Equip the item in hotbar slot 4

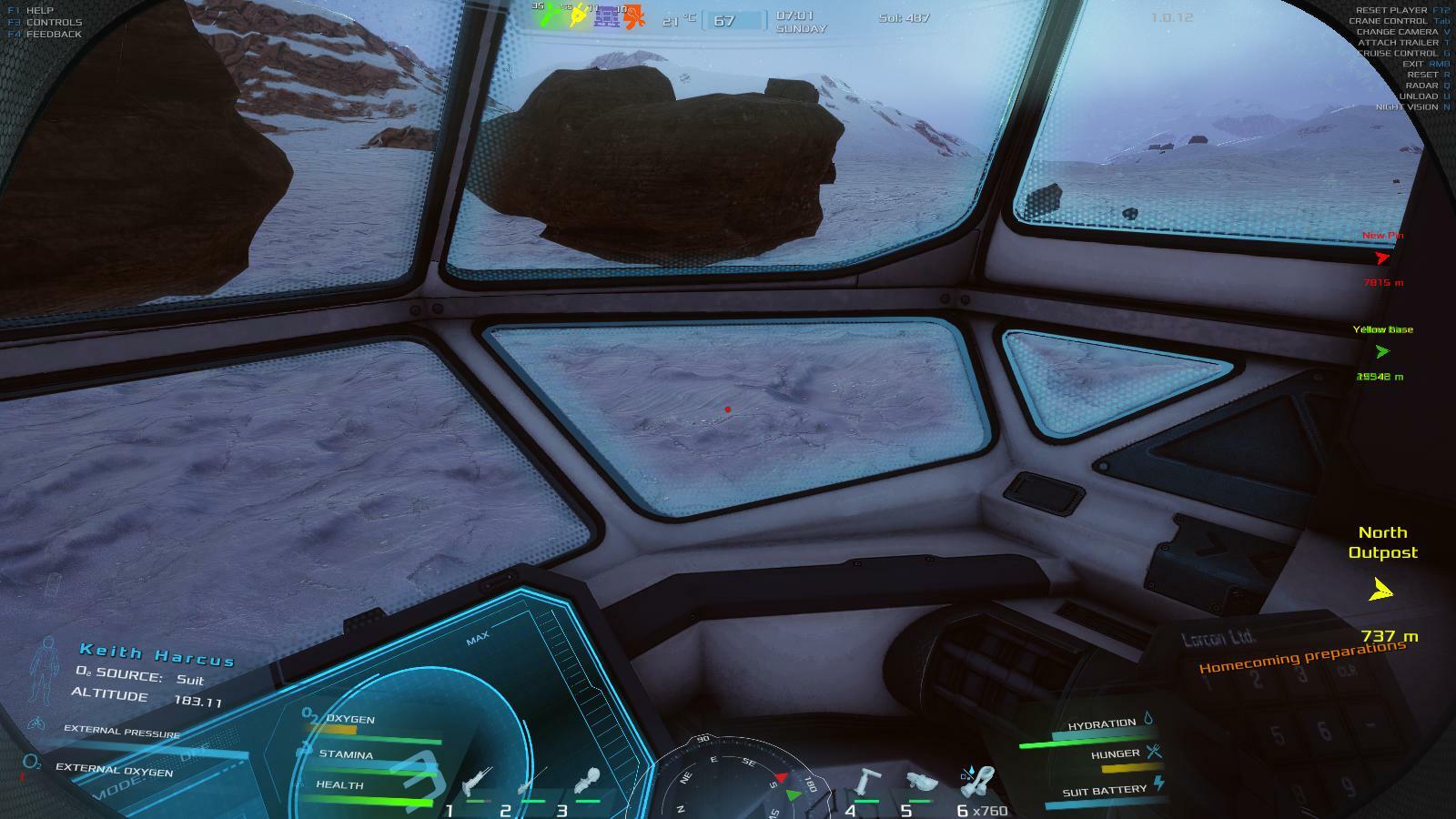(x=867, y=782)
